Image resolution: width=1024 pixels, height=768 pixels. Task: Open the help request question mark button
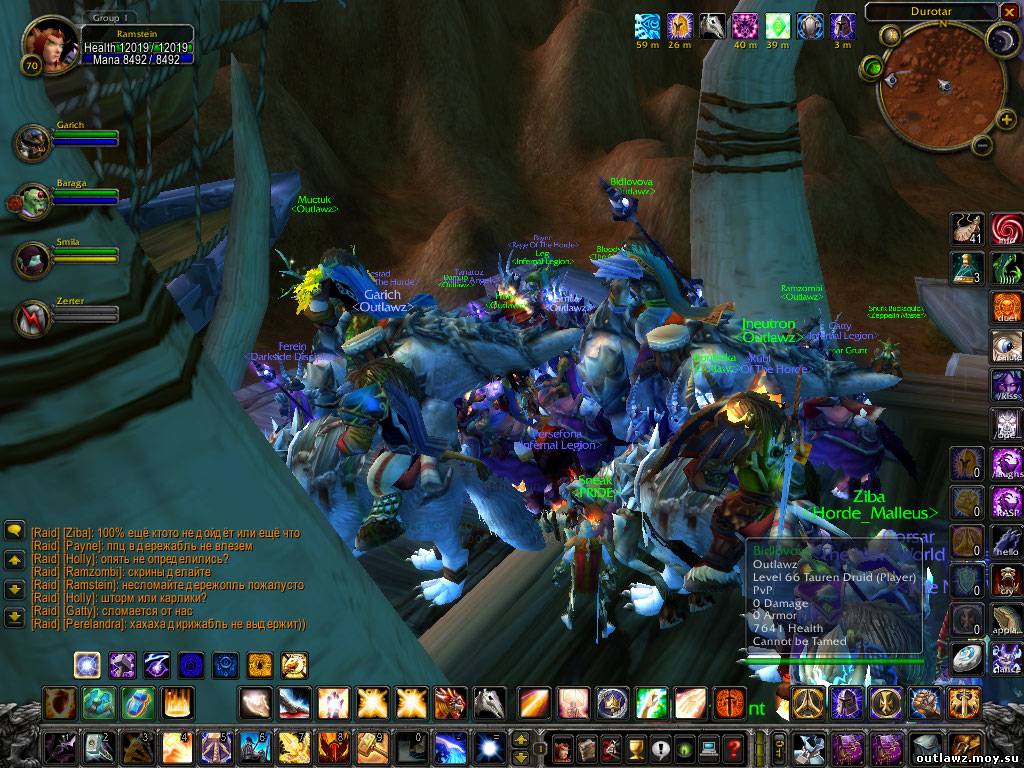tap(733, 747)
